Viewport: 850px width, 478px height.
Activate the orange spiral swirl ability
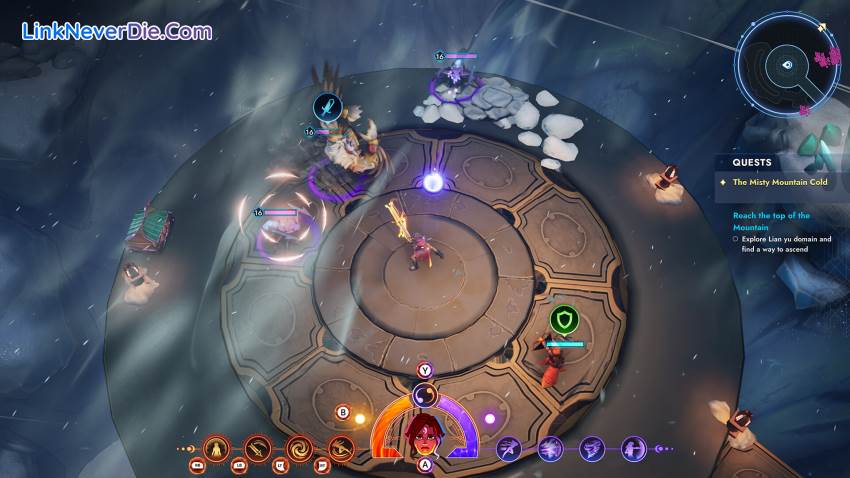click(x=299, y=447)
